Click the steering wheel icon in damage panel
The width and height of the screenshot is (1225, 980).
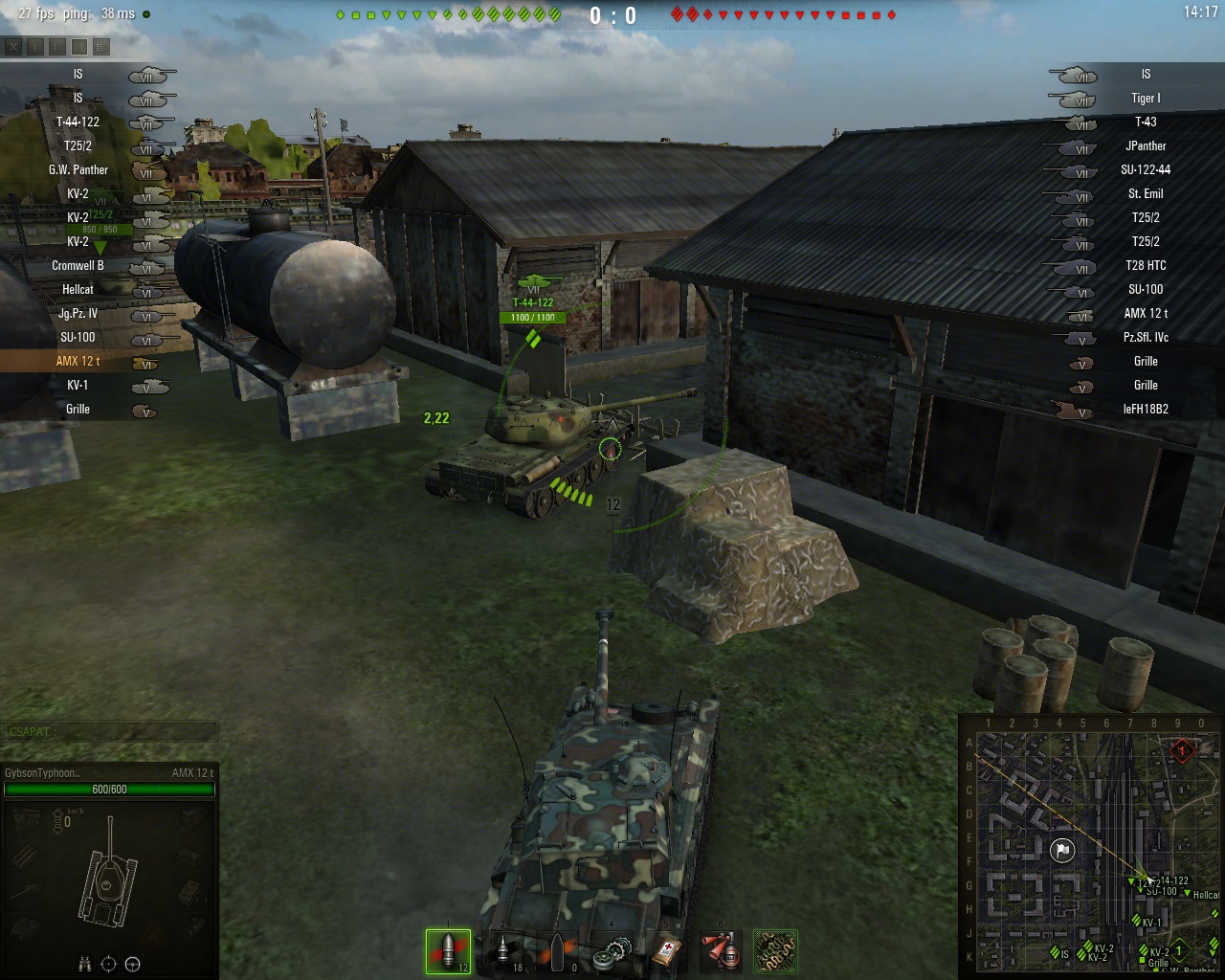pos(133,963)
